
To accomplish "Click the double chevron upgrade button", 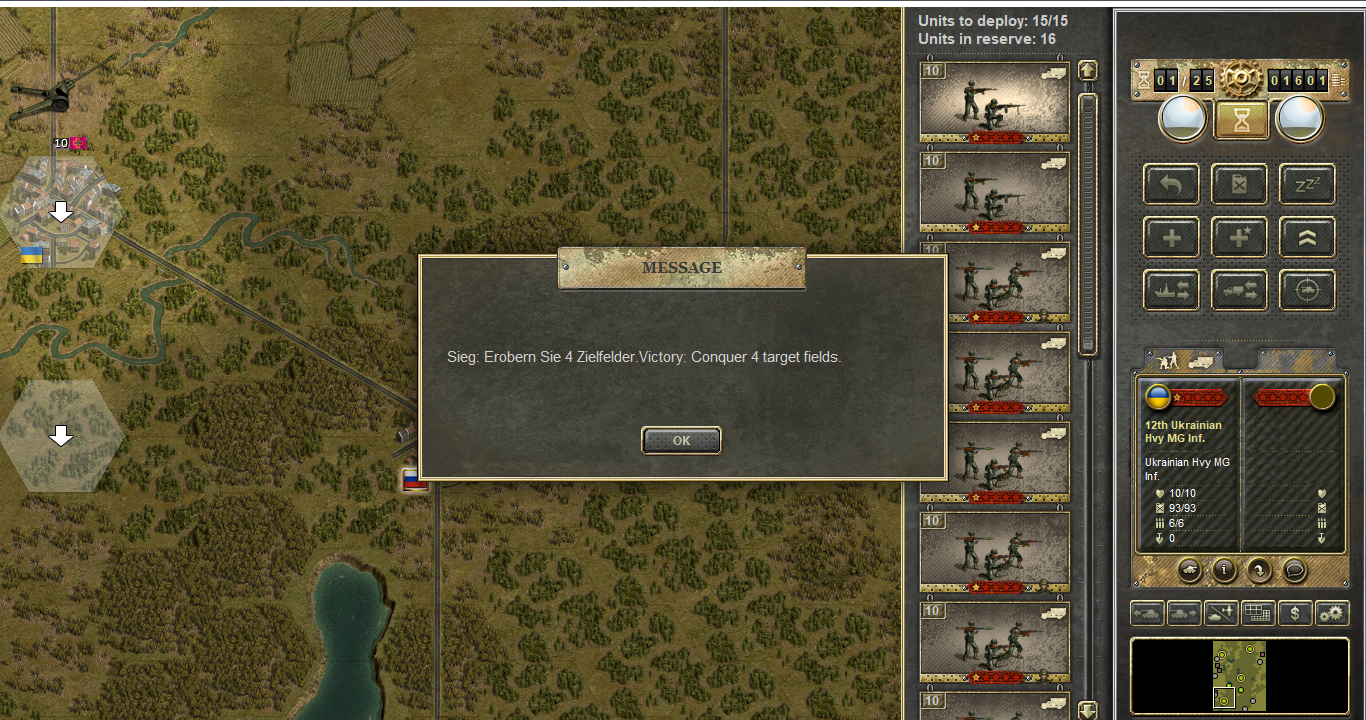I will [x=1307, y=238].
